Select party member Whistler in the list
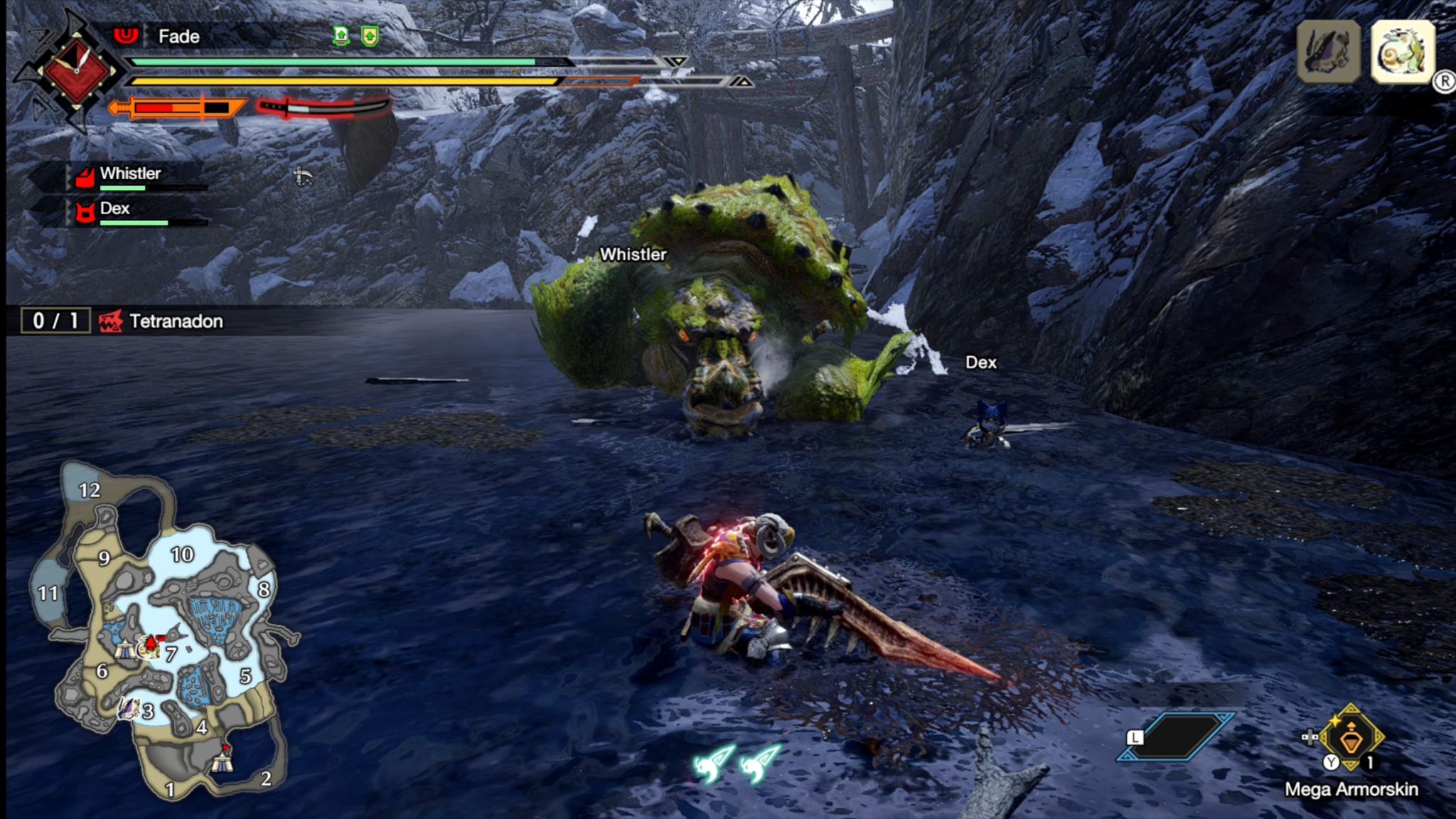Viewport: 1456px width, 819px height. 130,174
